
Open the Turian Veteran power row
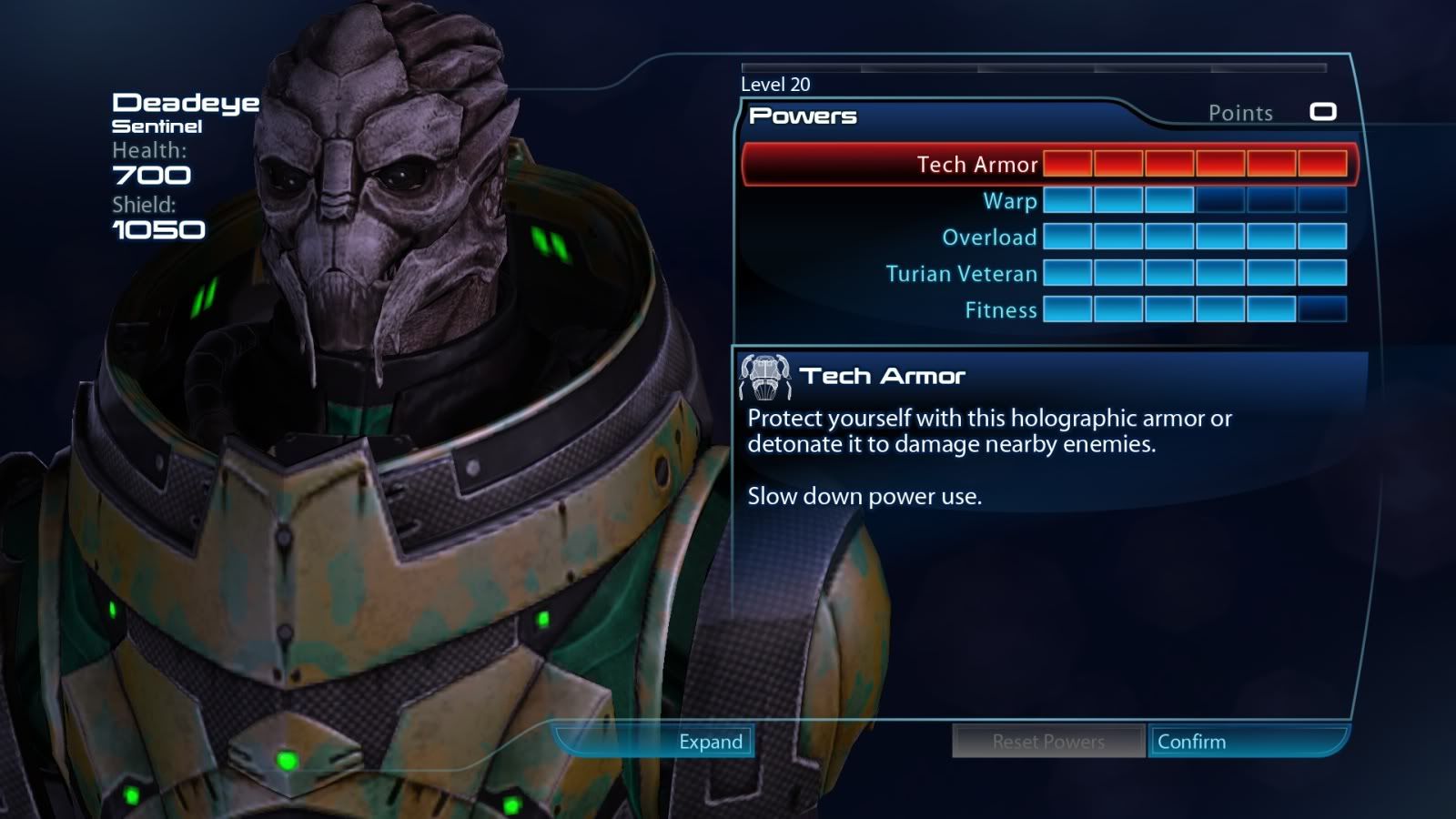click(x=961, y=274)
